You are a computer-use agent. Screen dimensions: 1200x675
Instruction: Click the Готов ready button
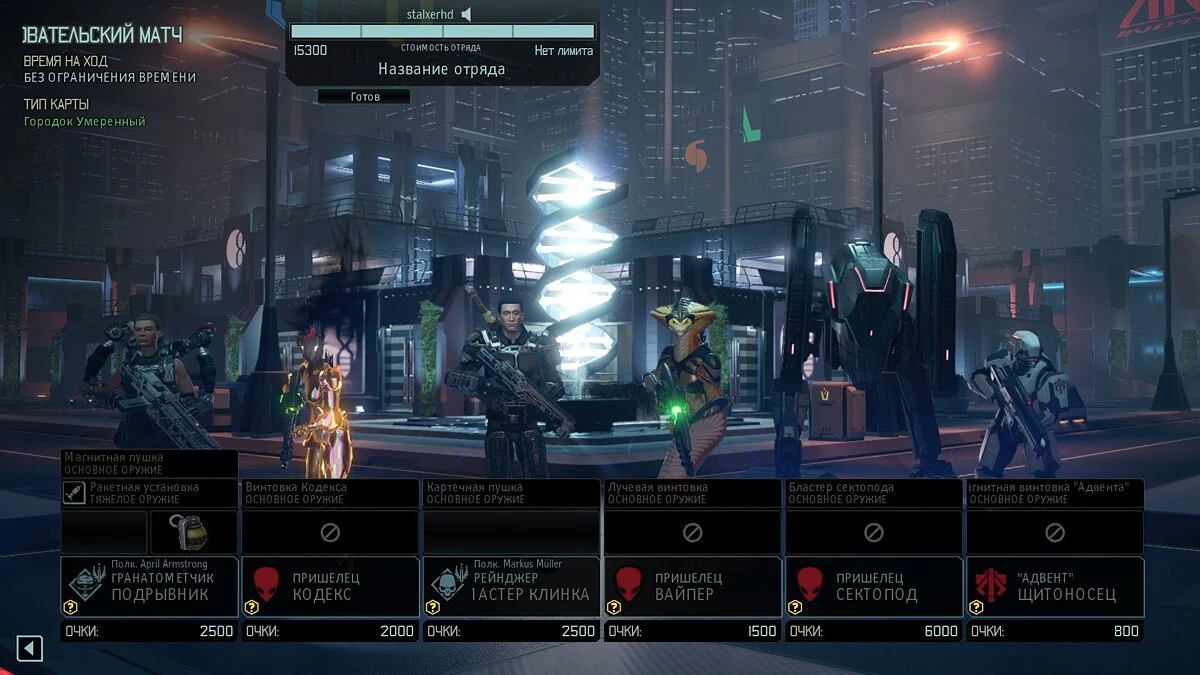pos(364,97)
